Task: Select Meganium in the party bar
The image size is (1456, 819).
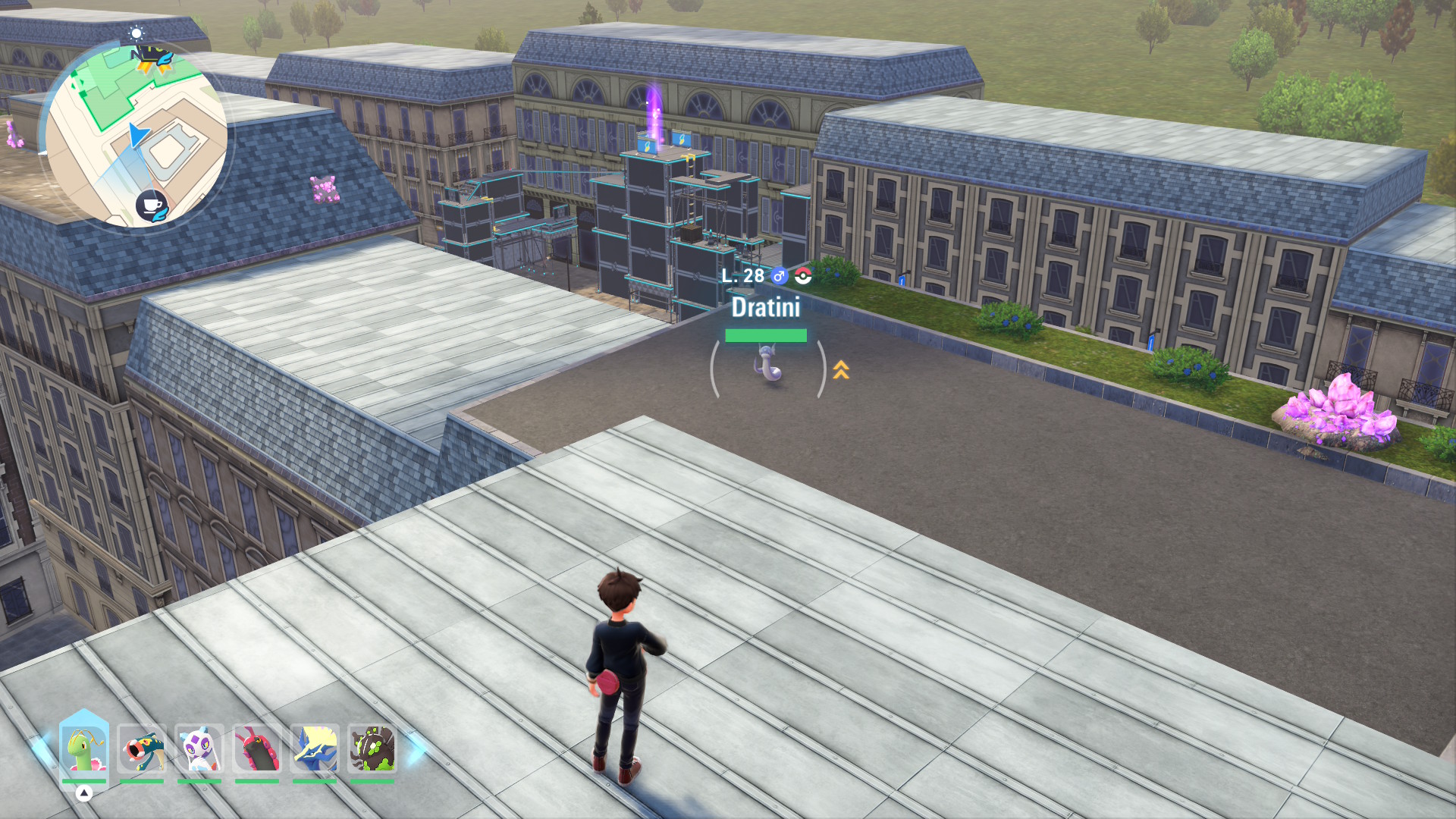Action: [84, 749]
